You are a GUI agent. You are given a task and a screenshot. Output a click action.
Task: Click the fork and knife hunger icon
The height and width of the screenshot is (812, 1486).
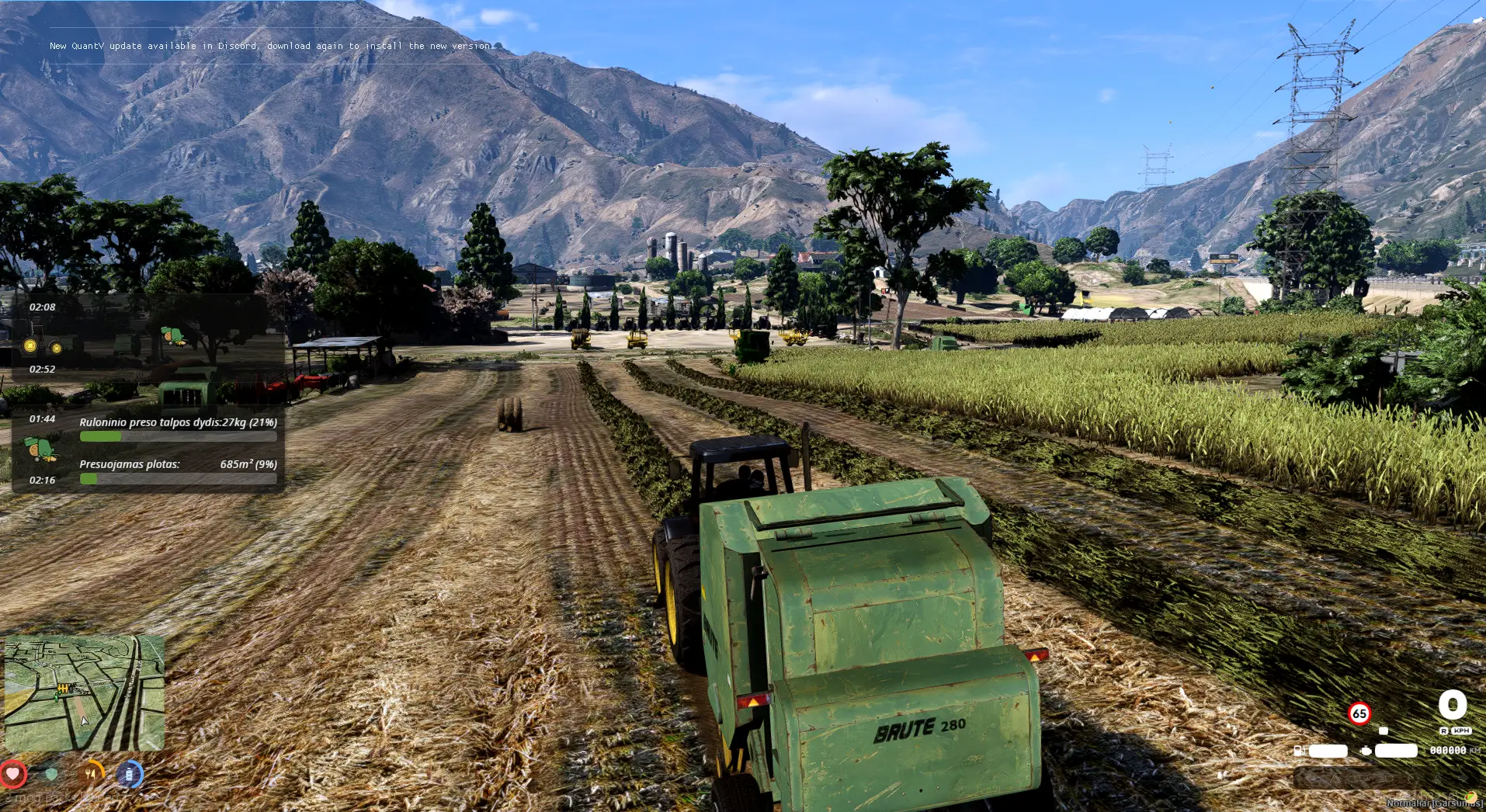92,773
